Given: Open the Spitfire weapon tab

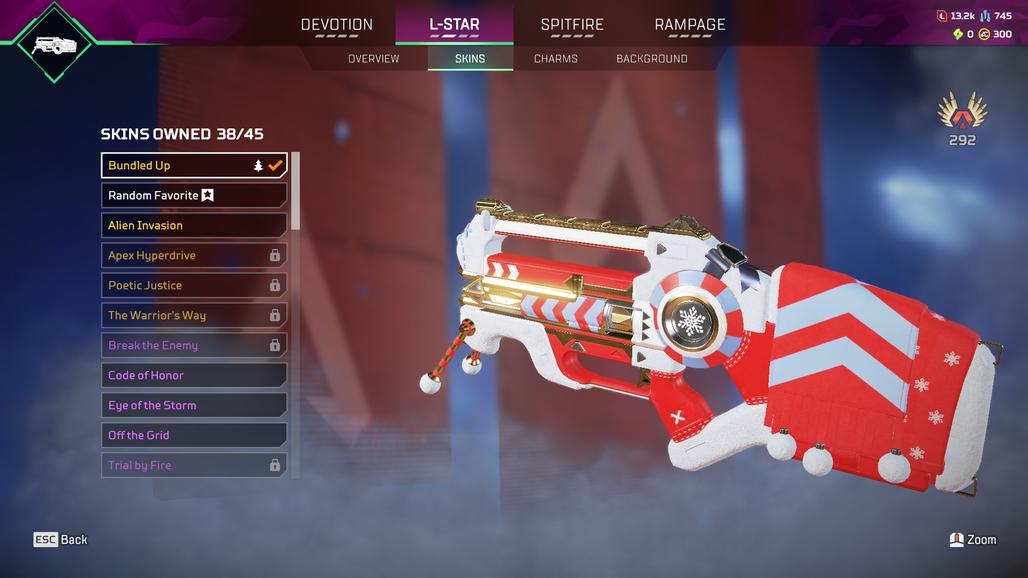Looking at the screenshot, I should tap(574, 25).
